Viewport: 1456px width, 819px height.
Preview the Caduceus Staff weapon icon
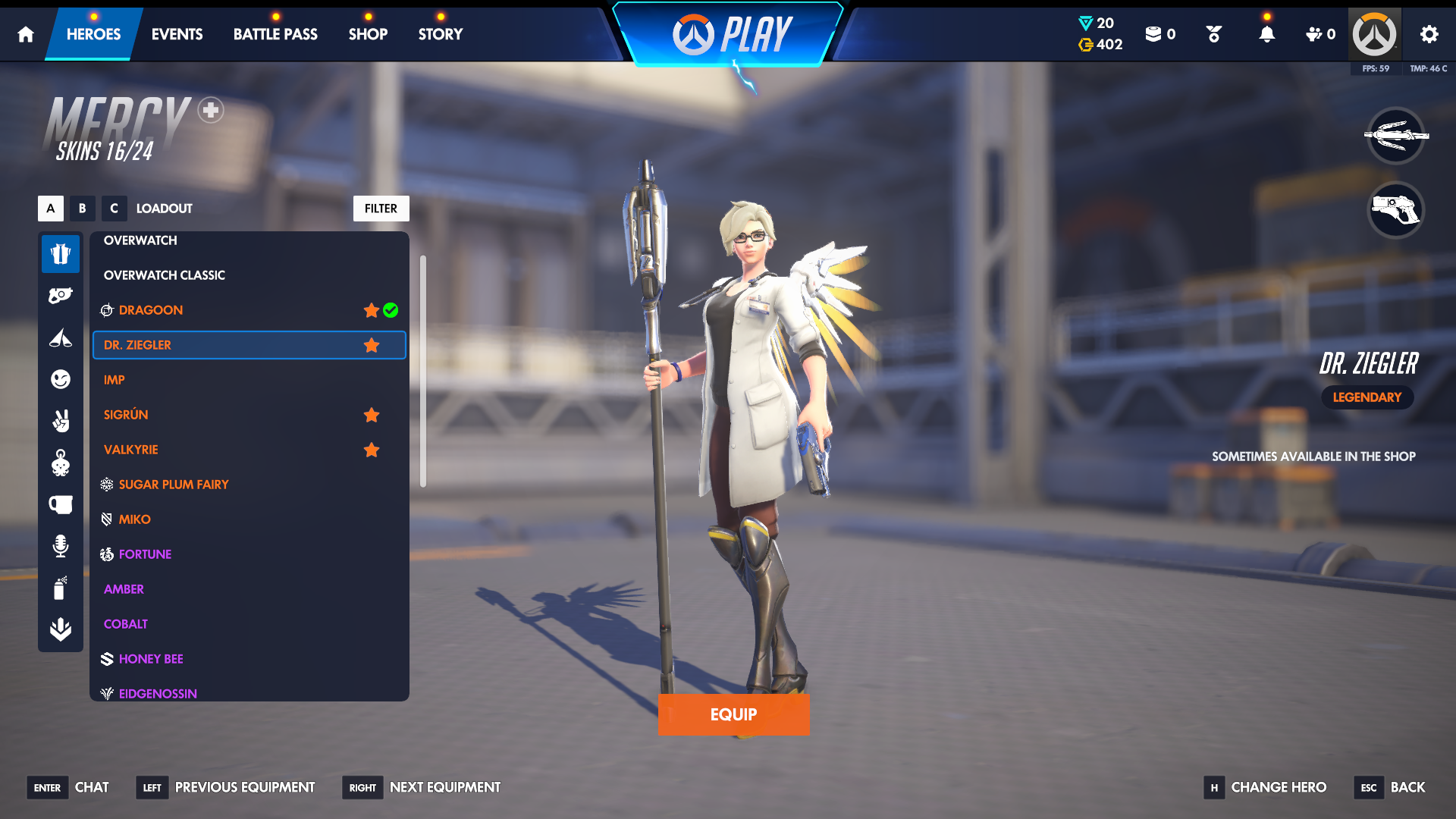coord(1395,136)
